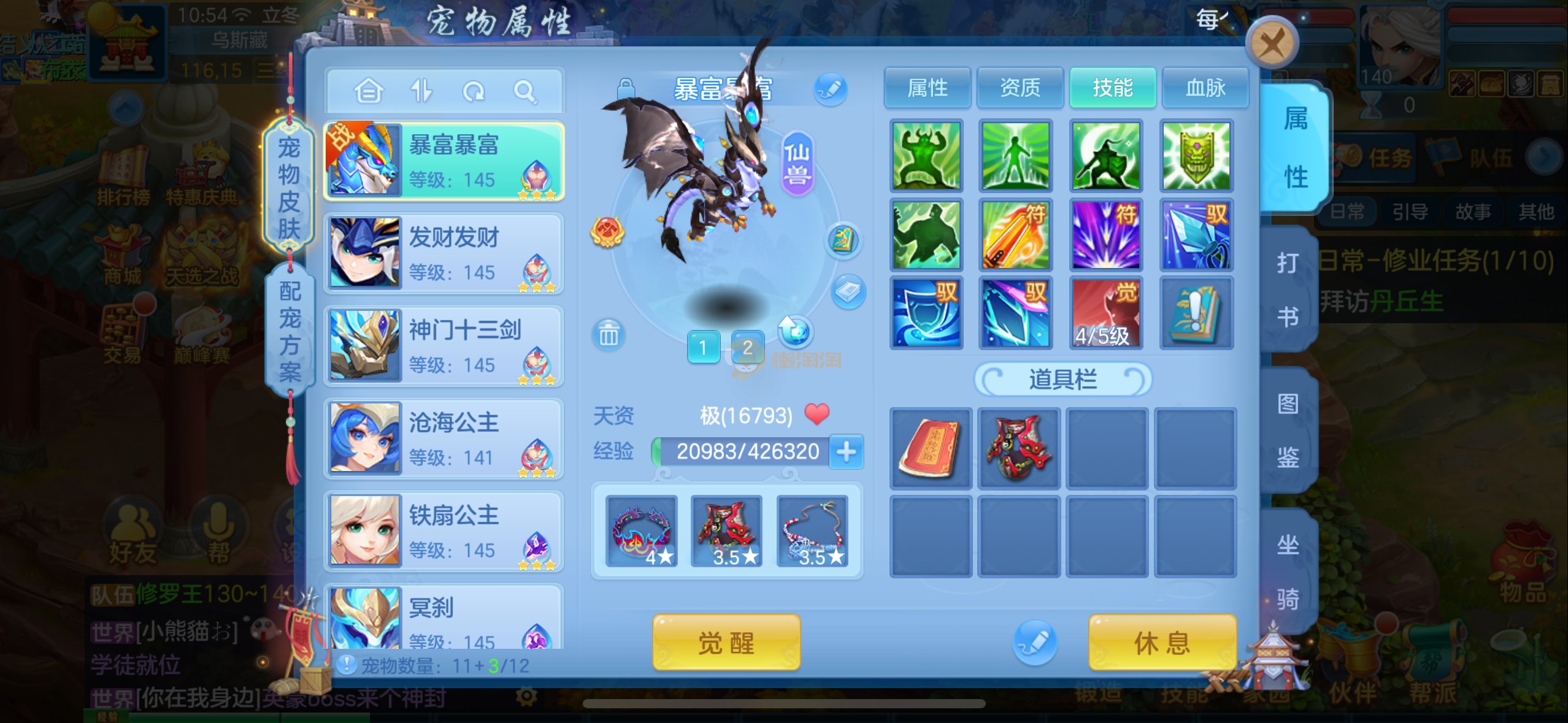
Task: Select the red book item slot
Action: click(930, 448)
